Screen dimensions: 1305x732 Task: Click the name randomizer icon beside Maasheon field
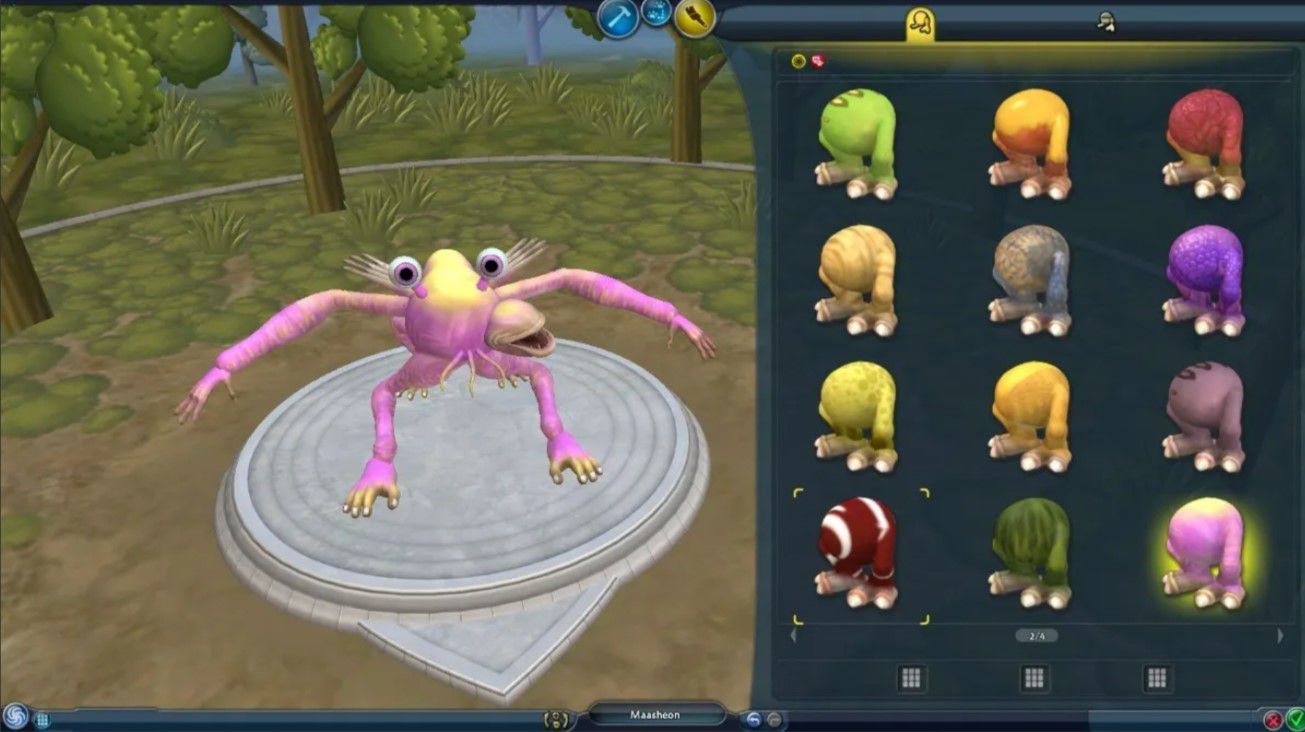coord(556,717)
